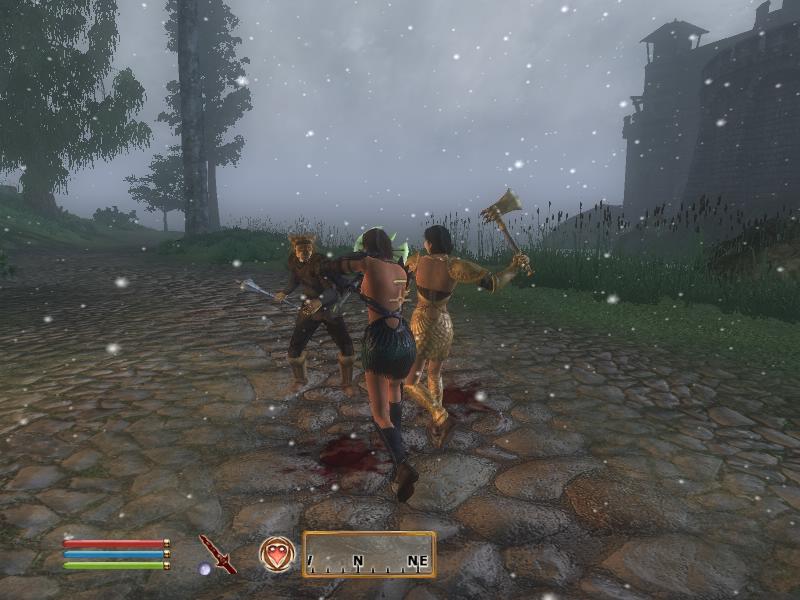
Task: Click the compass direction bar
Action: click(x=369, y=554)
